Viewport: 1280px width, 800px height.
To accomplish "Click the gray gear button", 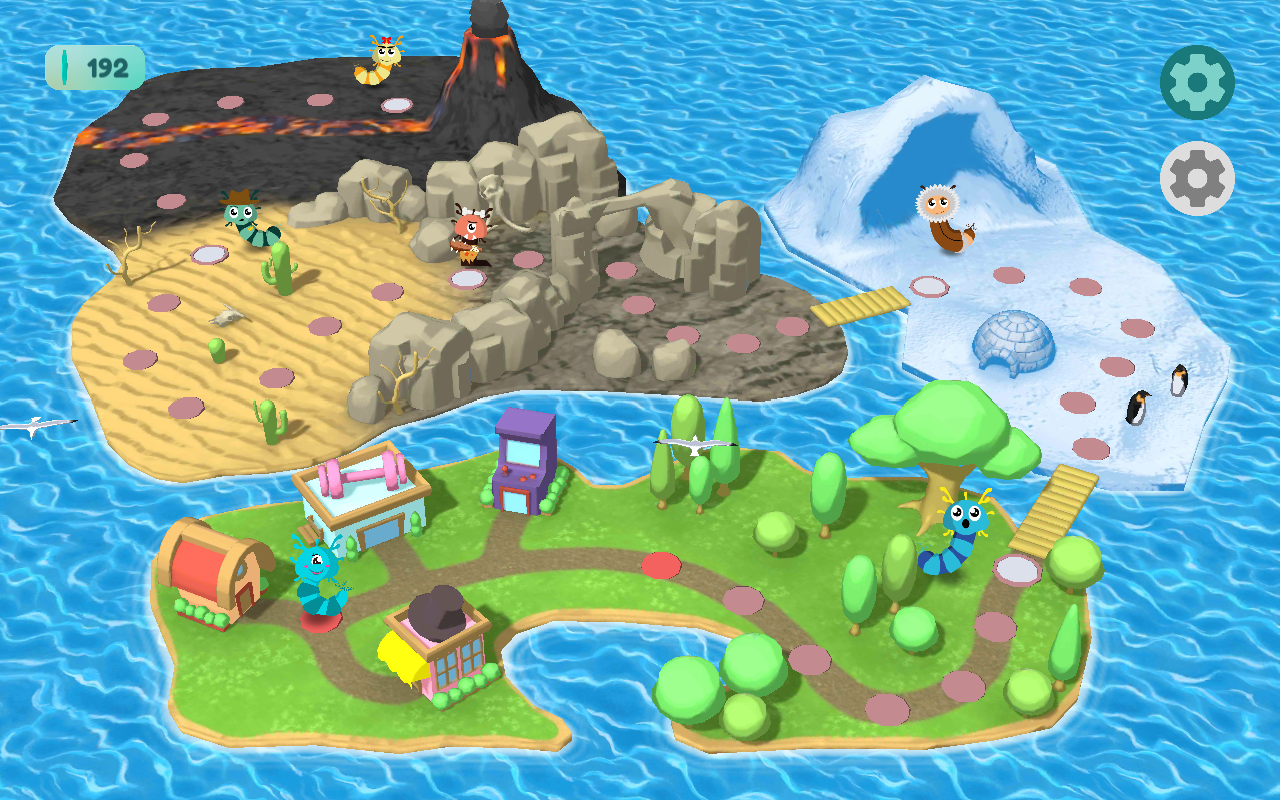I will pyautogui.click(x=1197, y=178).
